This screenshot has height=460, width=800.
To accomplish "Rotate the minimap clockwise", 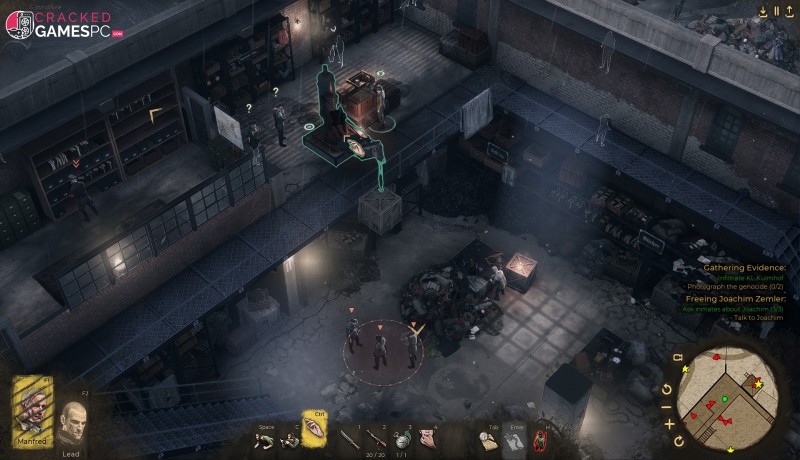I will click(x=679, y=441).
